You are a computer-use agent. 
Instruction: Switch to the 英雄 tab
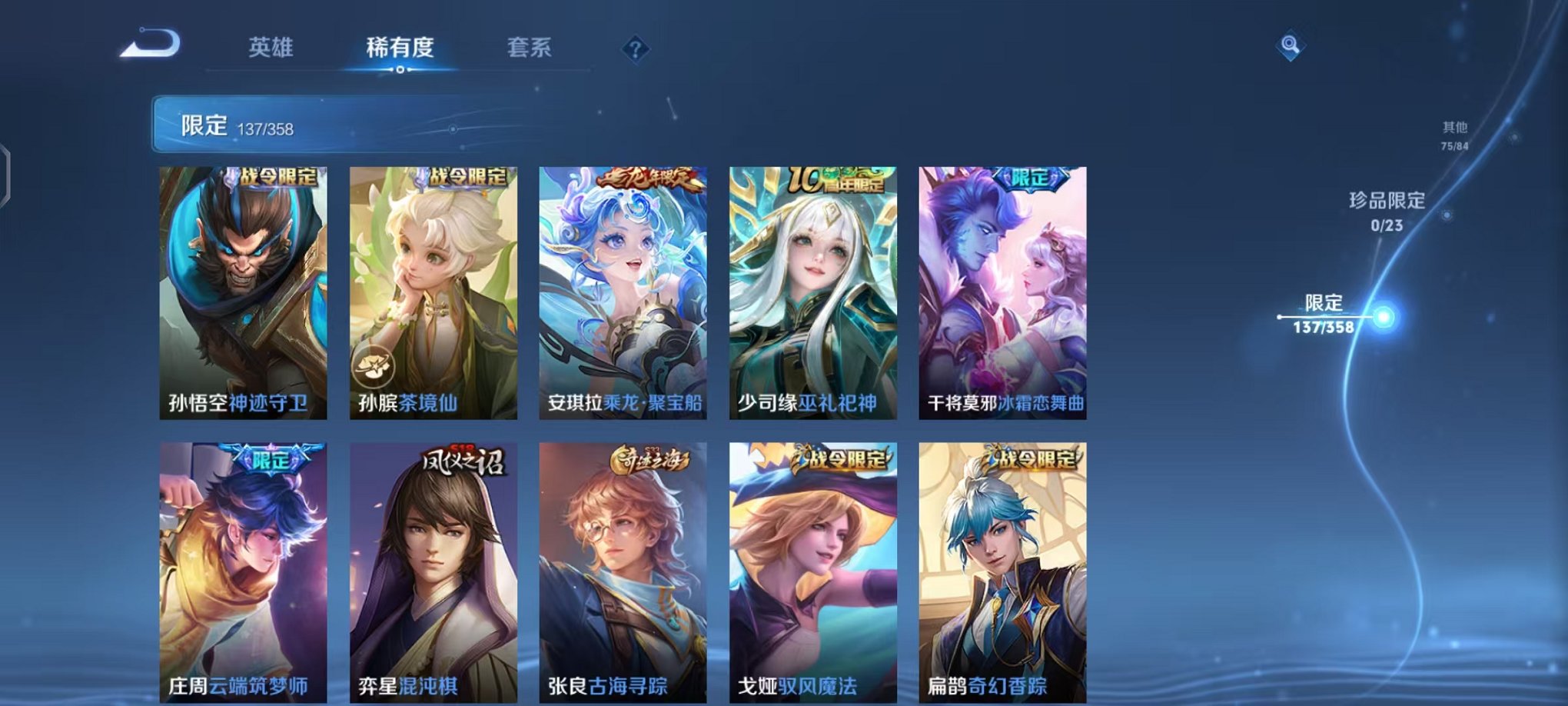tap(273, 48)
